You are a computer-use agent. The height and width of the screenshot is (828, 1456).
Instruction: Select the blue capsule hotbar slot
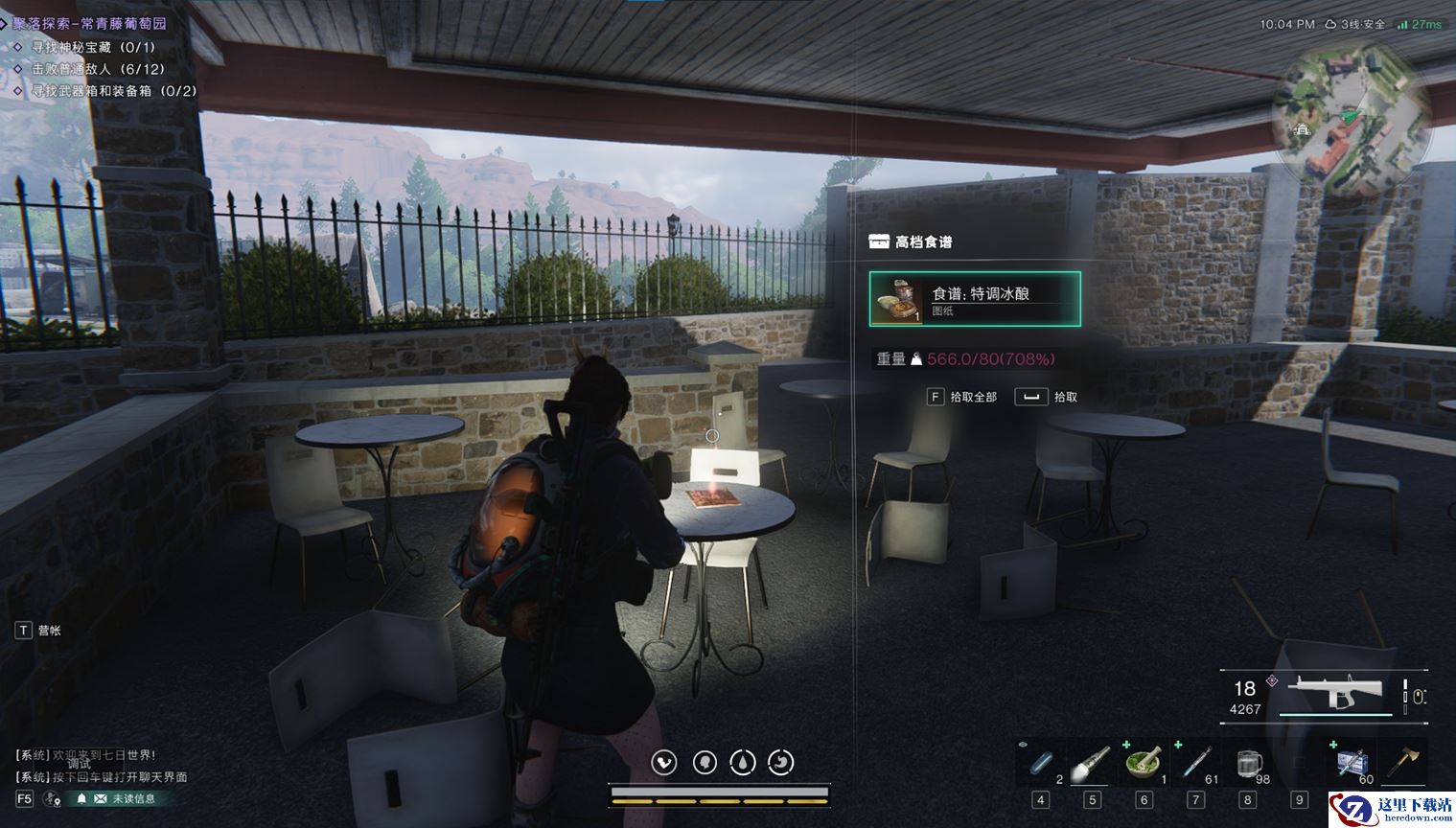1041,764
